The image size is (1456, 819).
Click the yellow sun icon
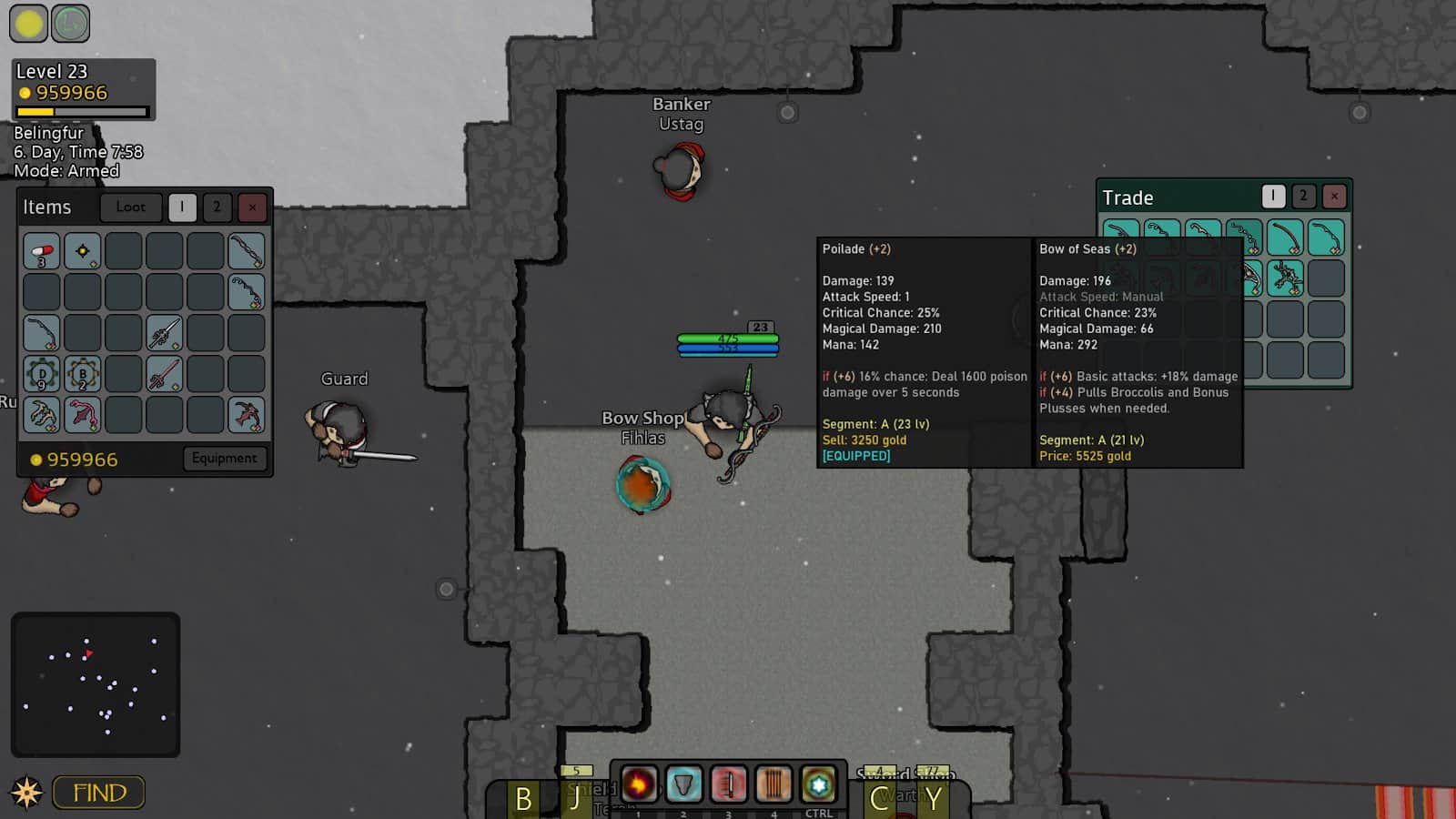coord(28,24)
